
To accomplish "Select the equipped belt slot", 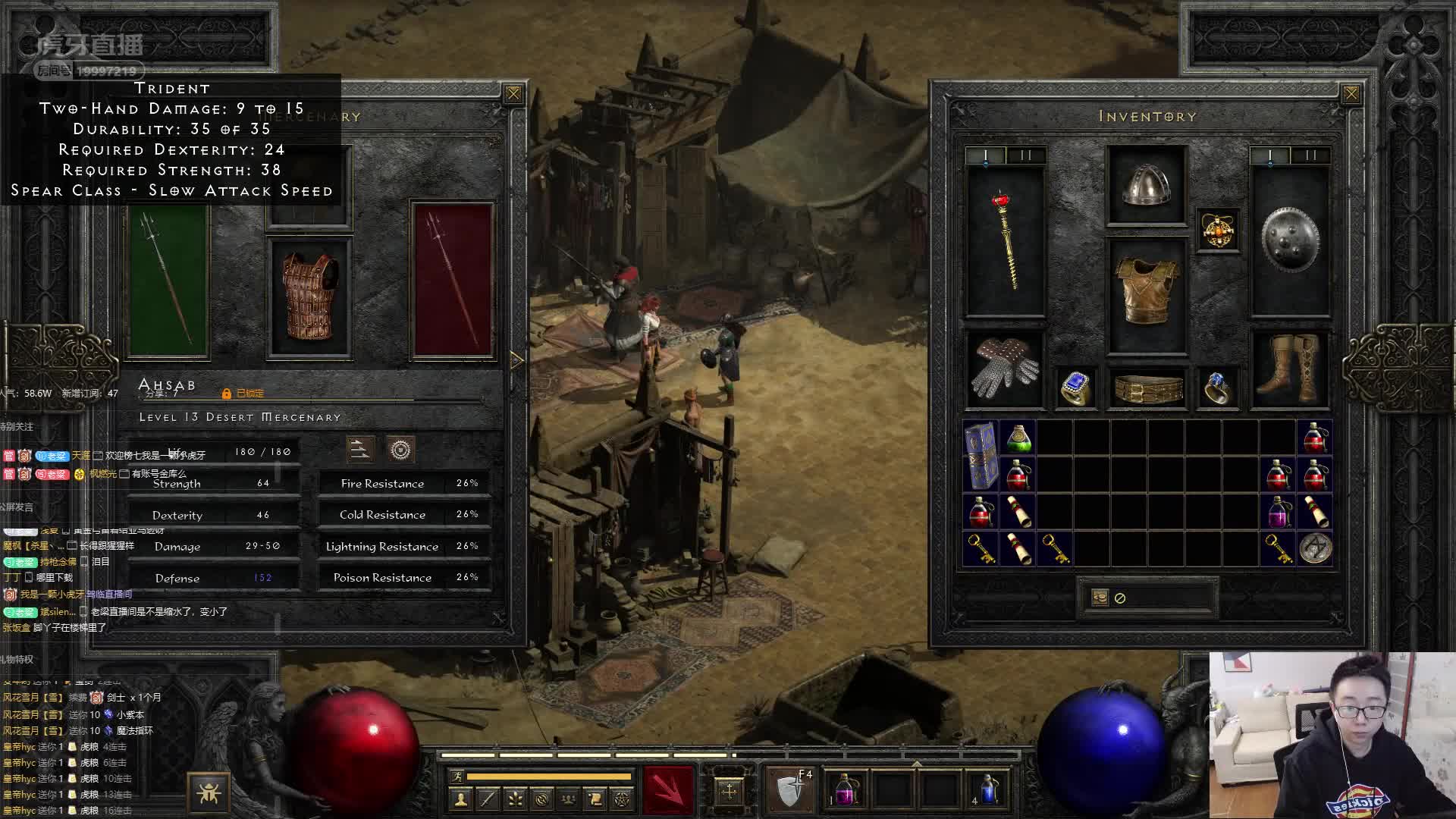I will pyautogui.click(x=1147, y=389).
